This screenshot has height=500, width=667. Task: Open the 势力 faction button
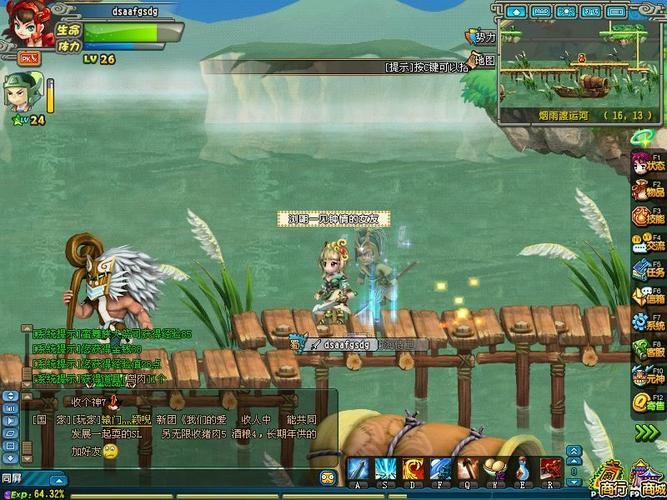[482, 37]
